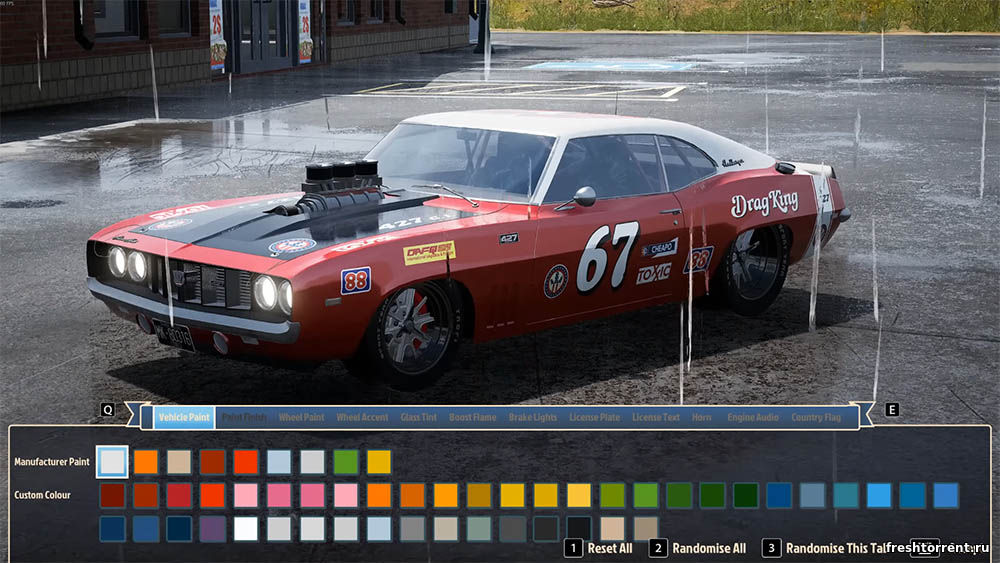This screenshot has width=1000, height=563.
Task: Open the Country Flag tab
Action: pos(816,417)
